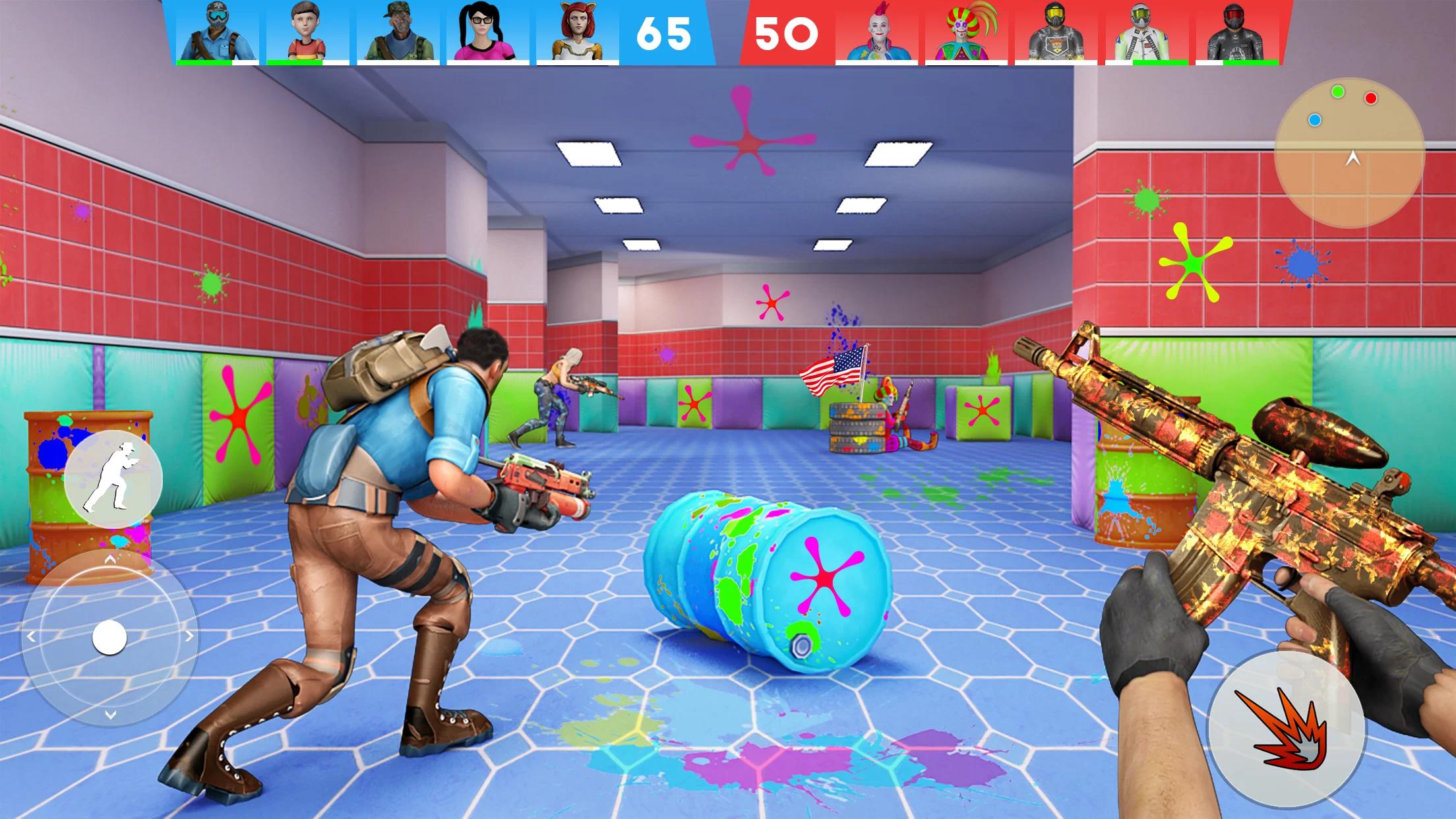Tap the blue dot on the minimap radar

[1314, 120]
